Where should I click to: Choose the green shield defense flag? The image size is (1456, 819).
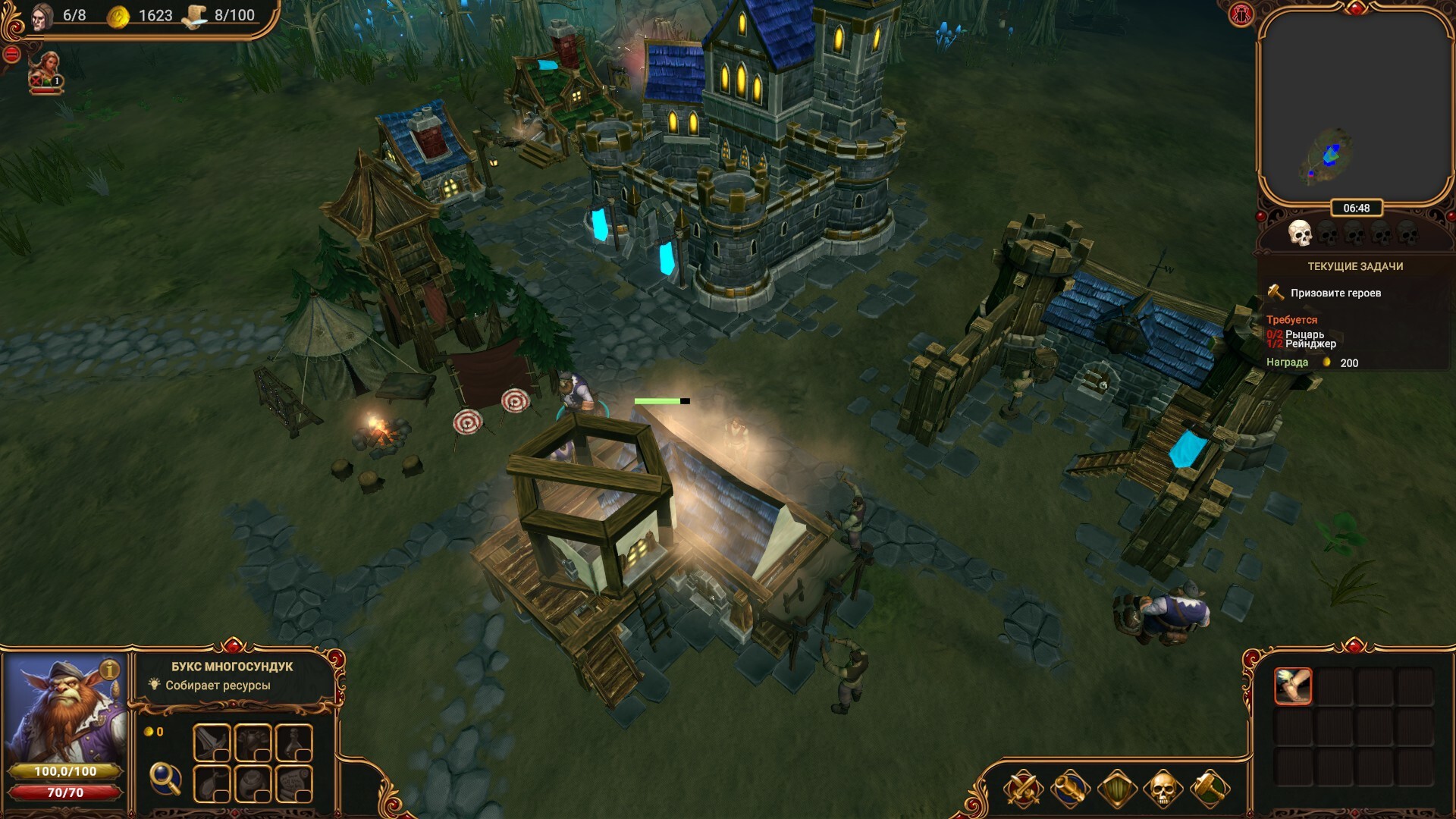click(x=1116, y=789)
